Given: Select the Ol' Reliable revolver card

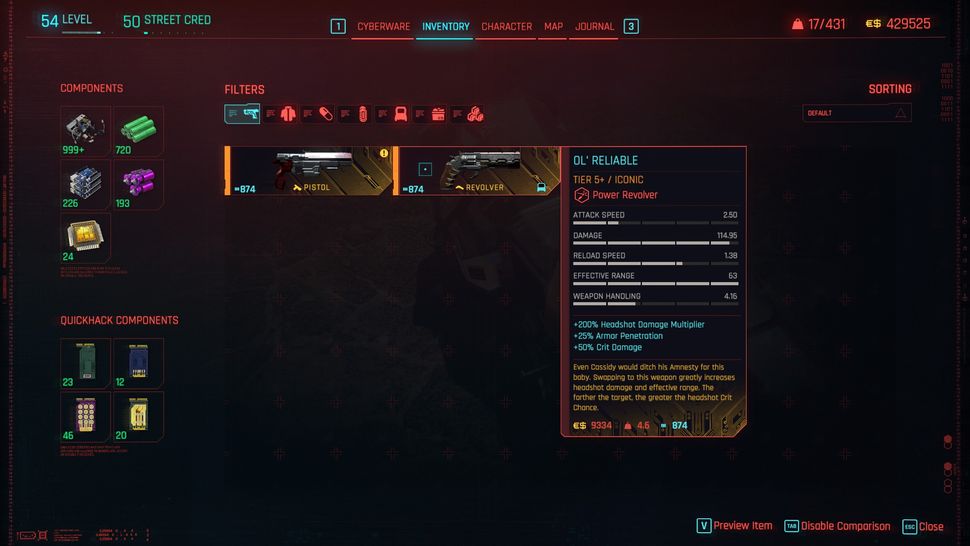Looking at the screenshot, I should 477,170.
